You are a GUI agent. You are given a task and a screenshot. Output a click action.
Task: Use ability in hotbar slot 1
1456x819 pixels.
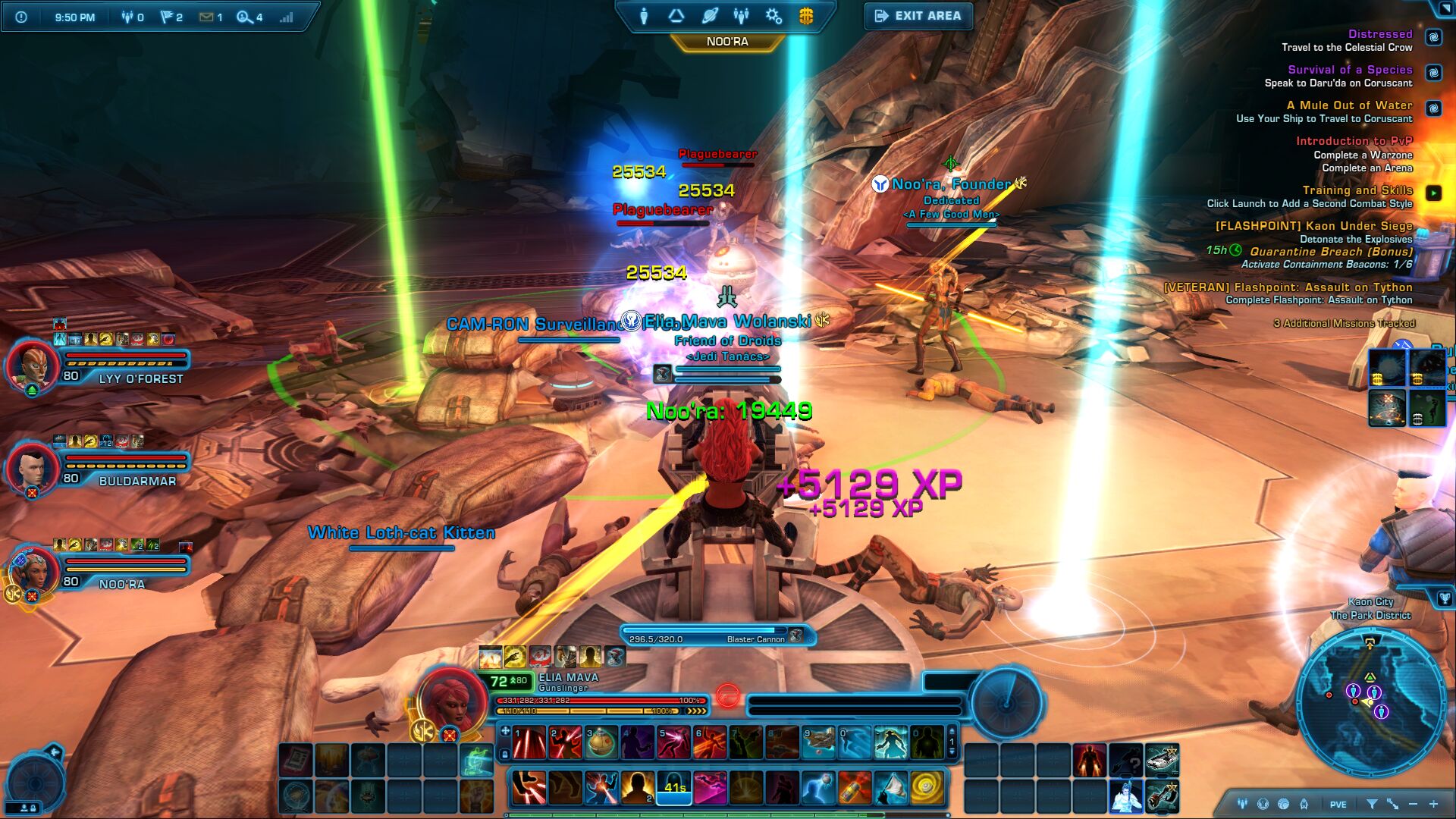529,743
